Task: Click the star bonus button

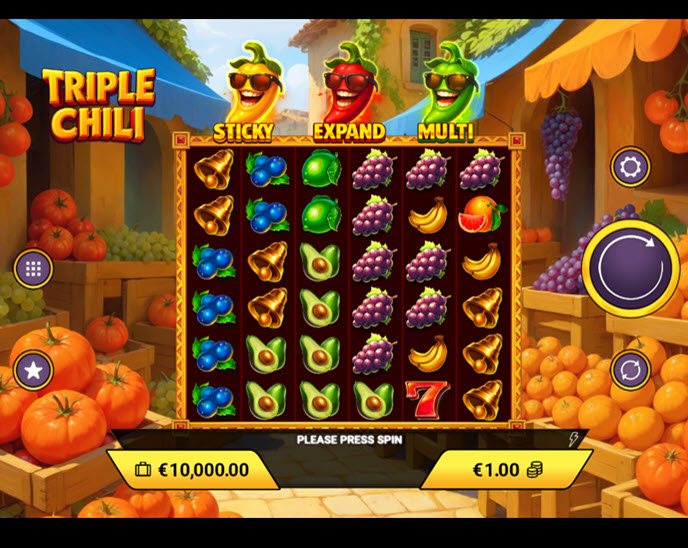Action: (33, 371)
